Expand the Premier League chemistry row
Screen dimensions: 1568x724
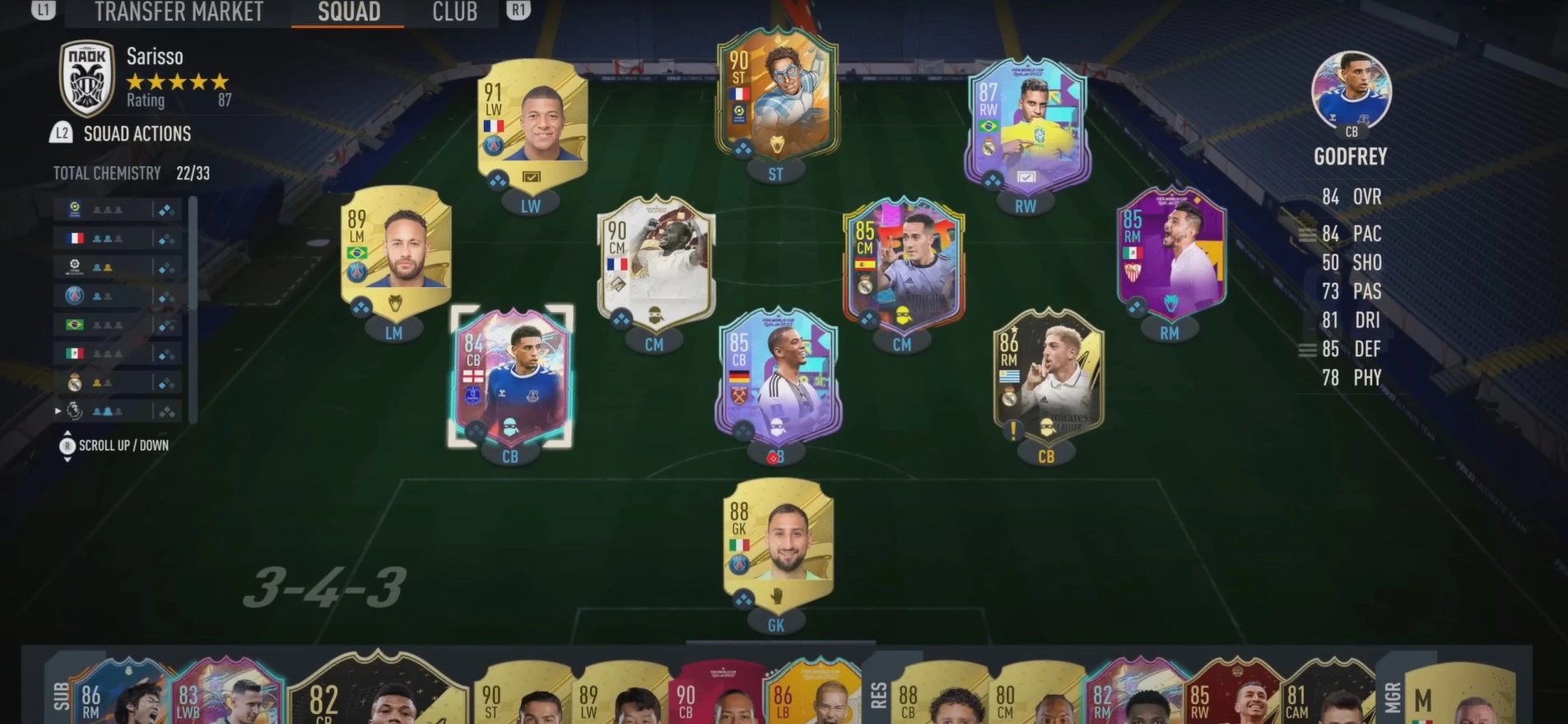click(x=56, y=410)
